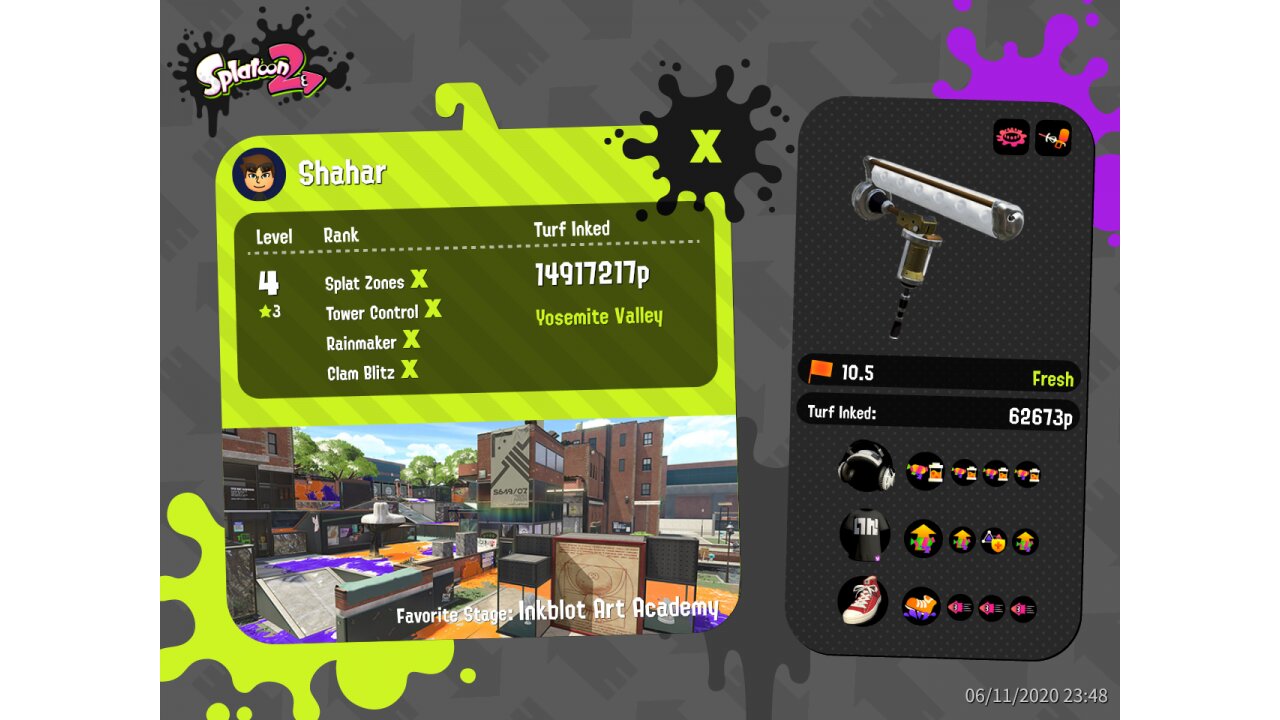Click the triangle-and-shield sub ability icon
This screenshot has width=1280, height=720.
point(993,541)
